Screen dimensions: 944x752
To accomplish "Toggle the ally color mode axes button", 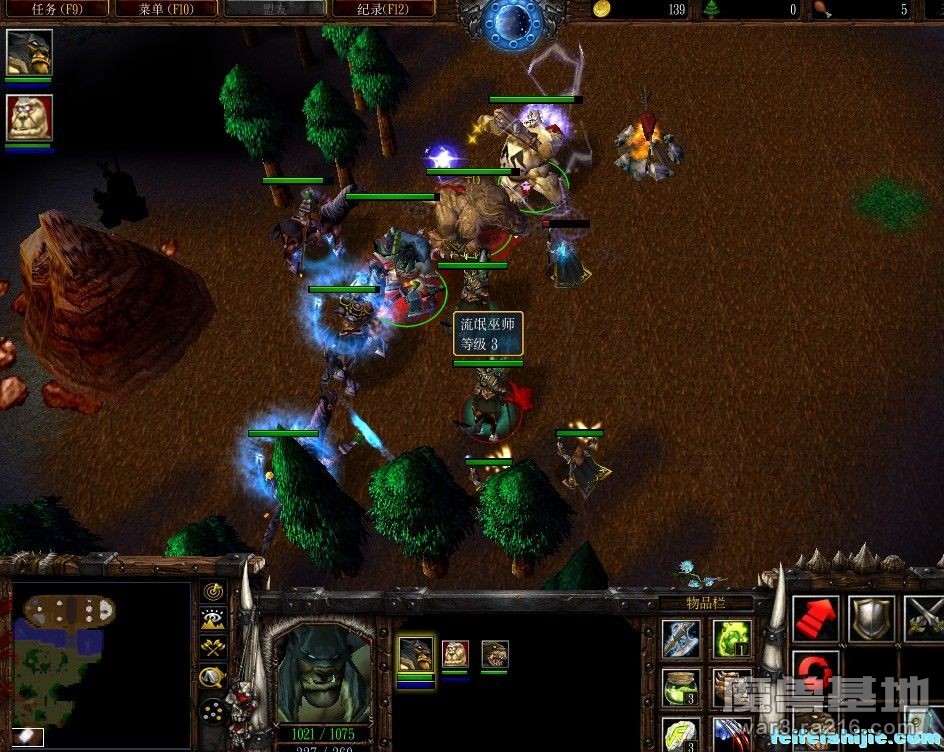I will point(213,649).
